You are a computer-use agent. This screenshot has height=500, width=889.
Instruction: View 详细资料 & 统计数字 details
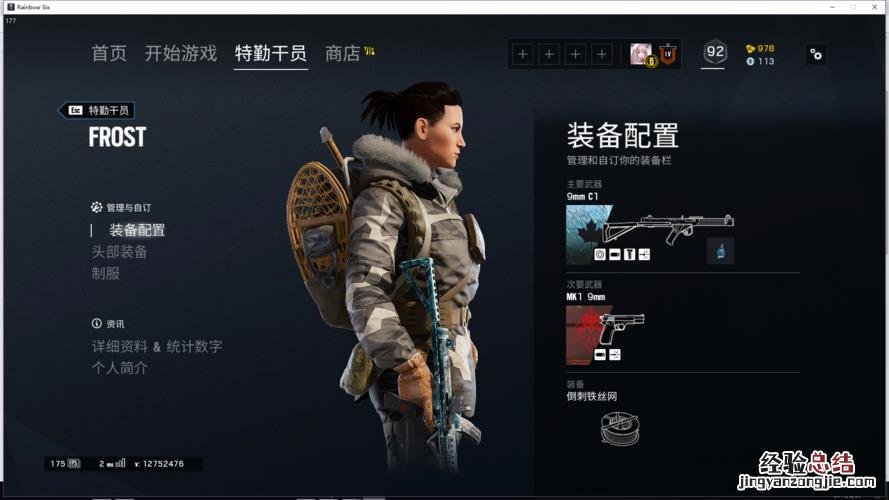pos(157,346)
